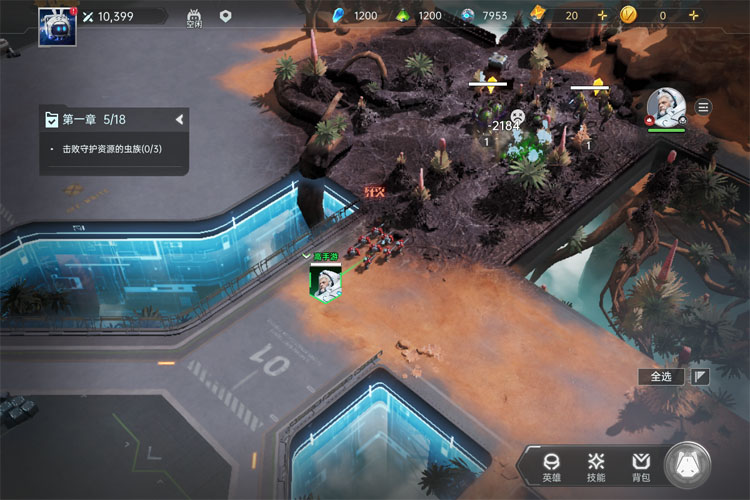Viewport: 750px width, 500px height.
Task: Open the shield icon in top bar
Action: pyautogui.click(x=226, y=16)
